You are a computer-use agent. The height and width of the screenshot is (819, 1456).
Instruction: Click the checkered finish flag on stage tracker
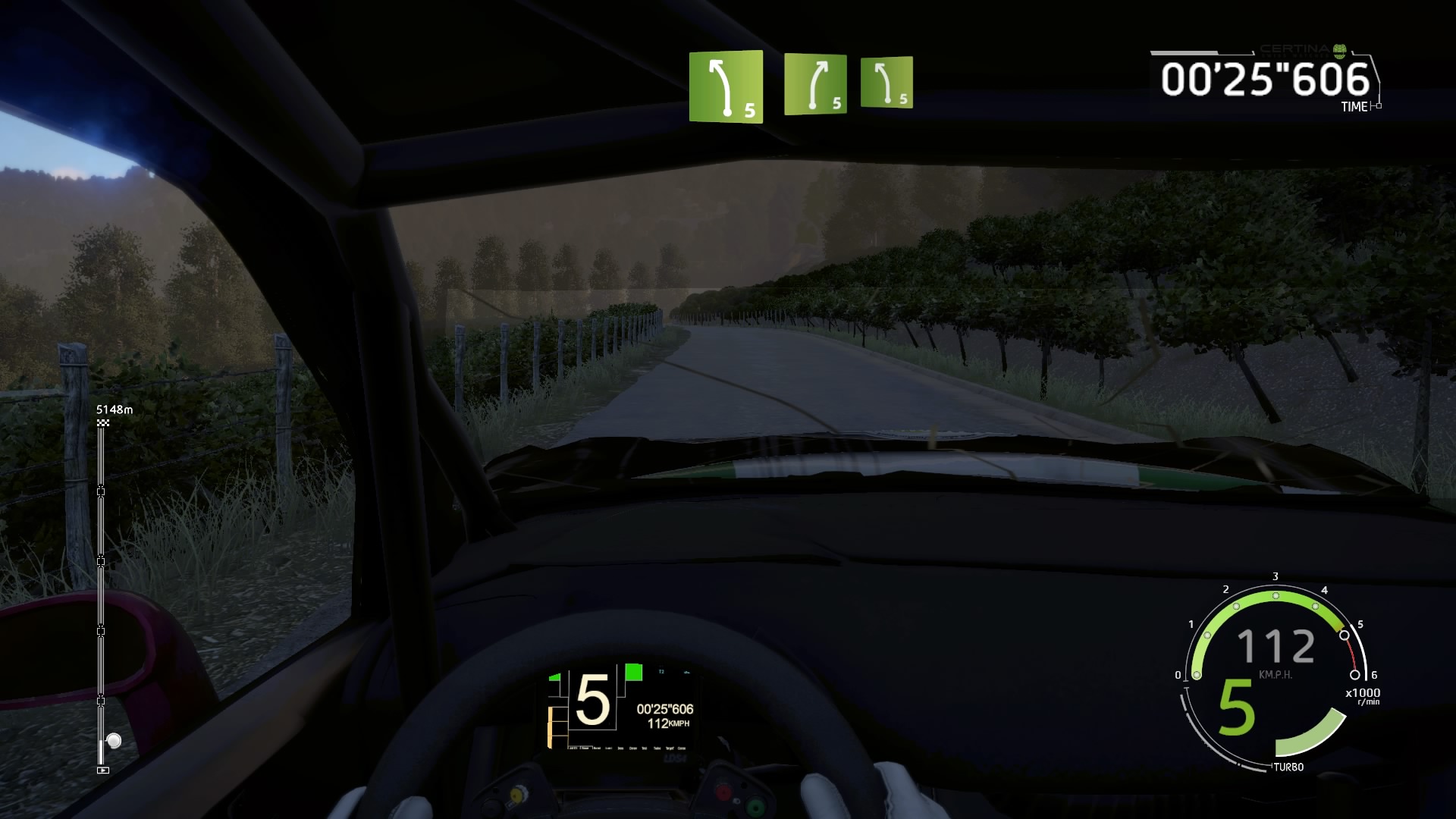[x=103, y=422]
